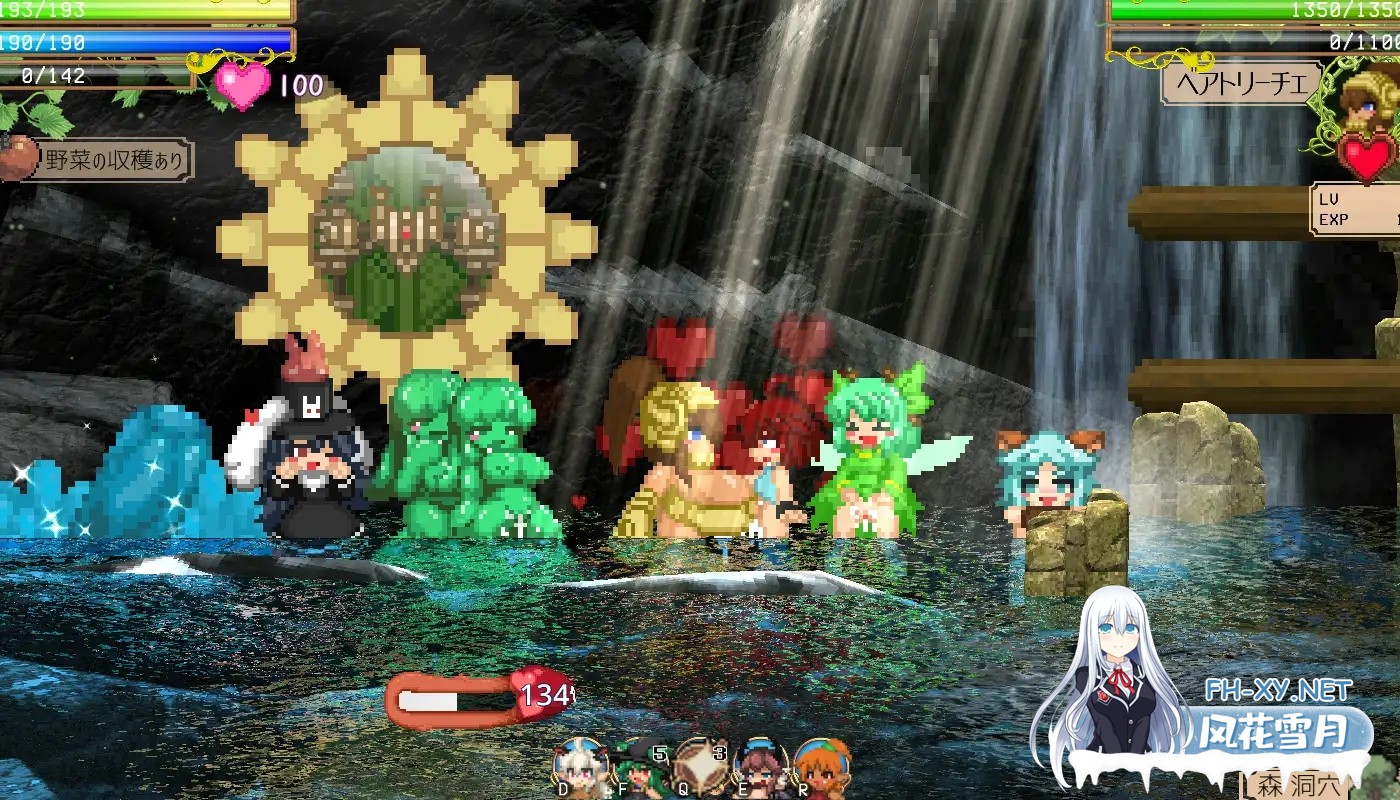
Task: Trigger the brown-haired companion skill on E
Action: tap(760, 768)
